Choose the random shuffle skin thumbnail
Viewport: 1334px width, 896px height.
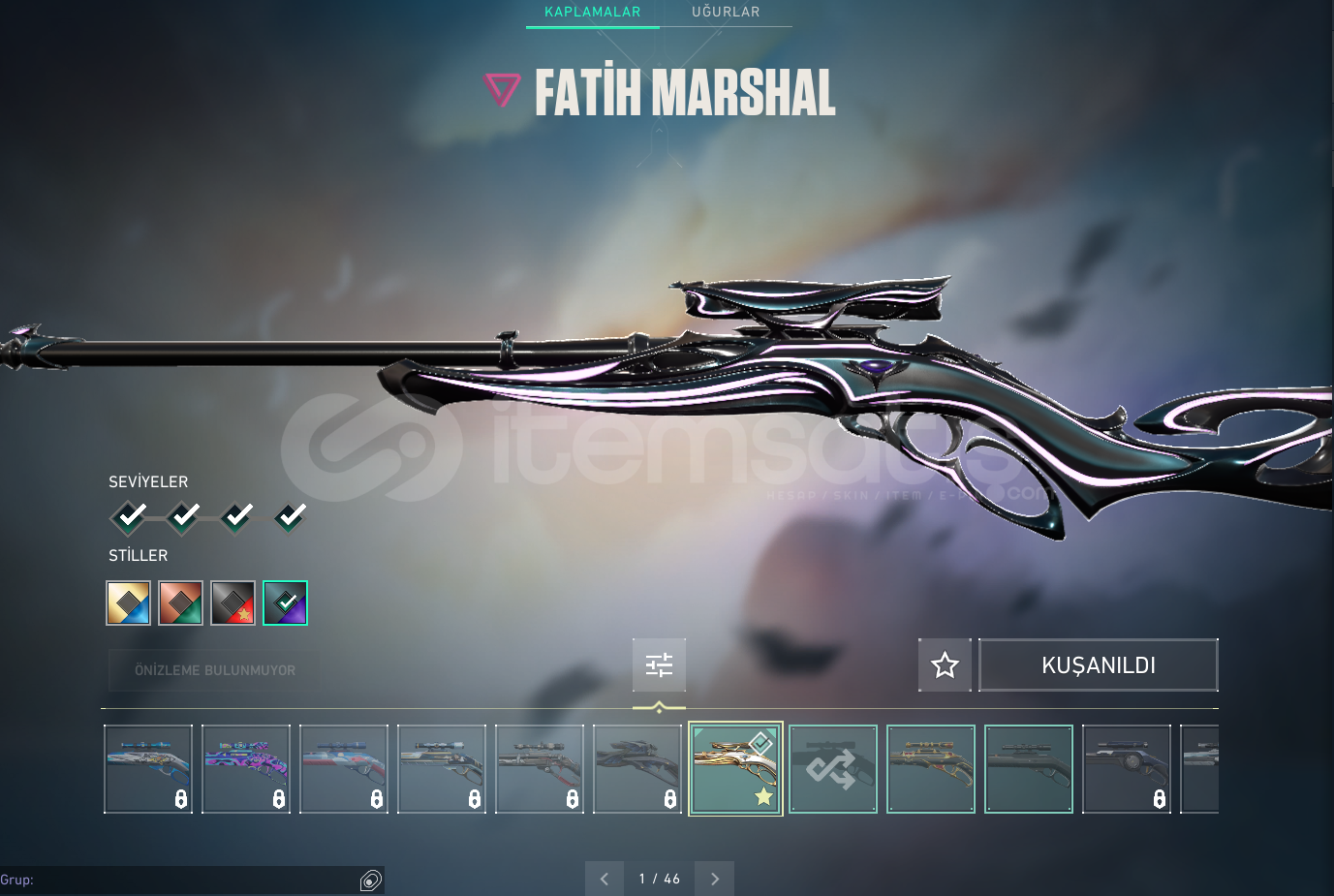point(833,769)
